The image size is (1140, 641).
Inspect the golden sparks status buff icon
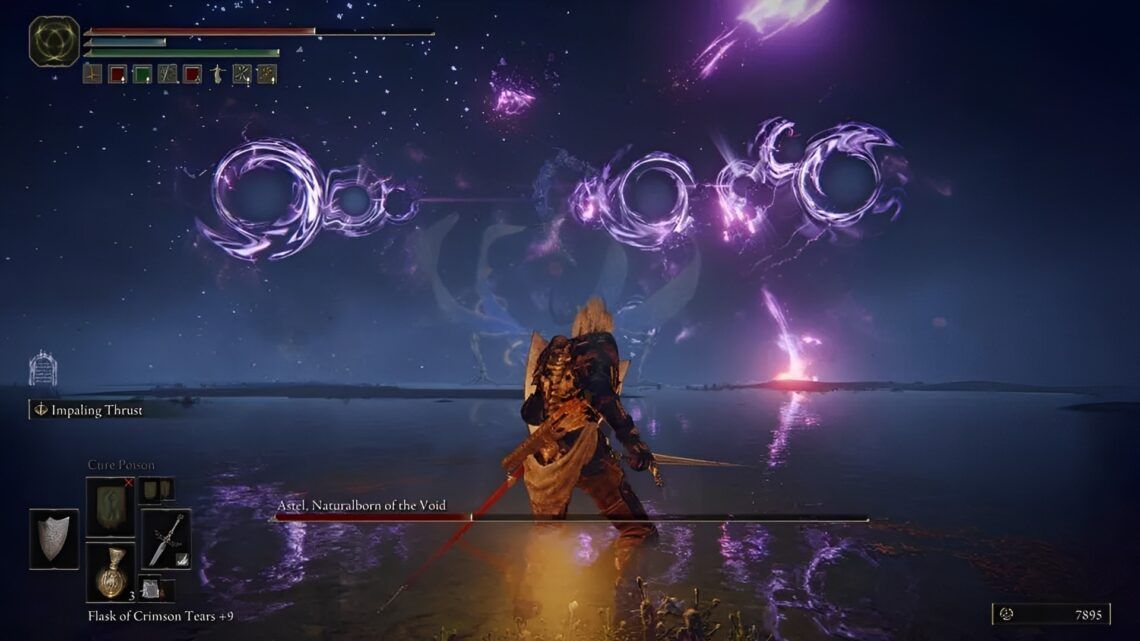coord(266,73)
